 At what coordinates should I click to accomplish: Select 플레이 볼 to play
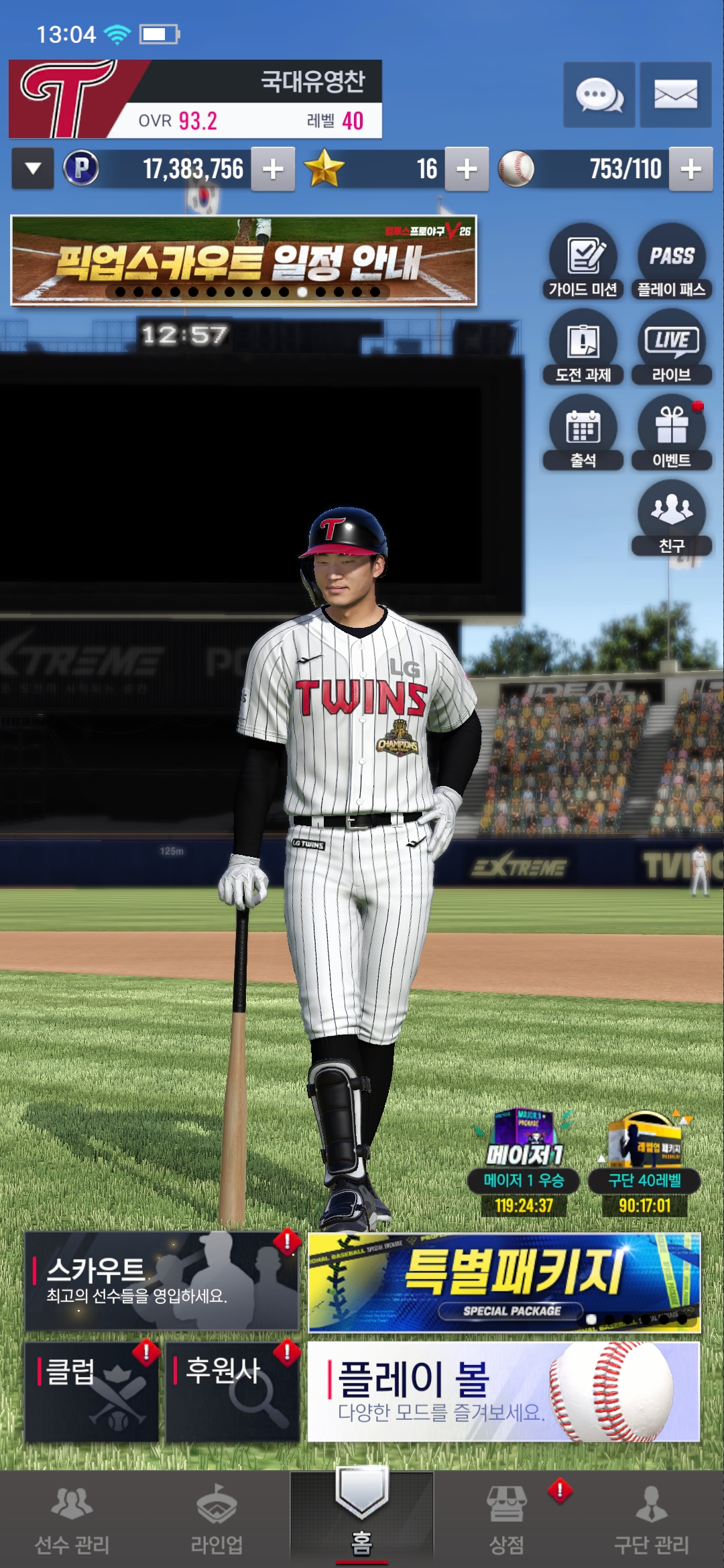[503, 1391]
